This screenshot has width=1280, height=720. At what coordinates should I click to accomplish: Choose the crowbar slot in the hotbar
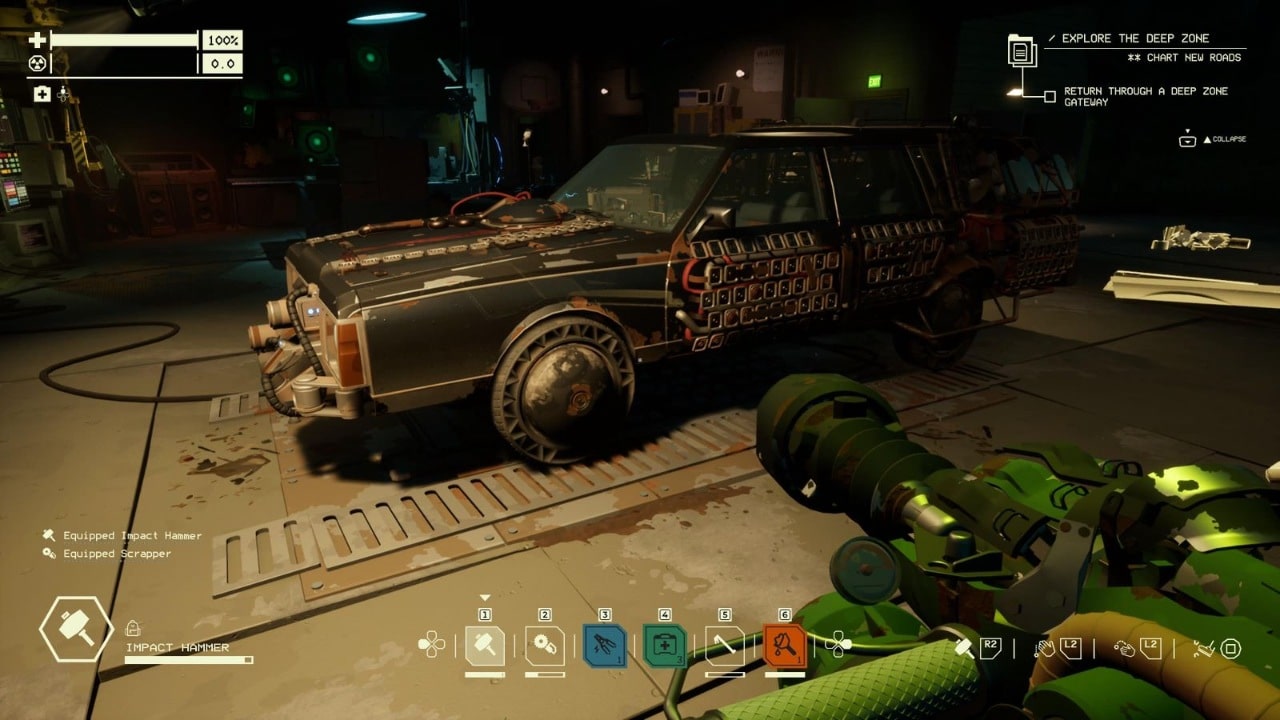click(725, 645)
